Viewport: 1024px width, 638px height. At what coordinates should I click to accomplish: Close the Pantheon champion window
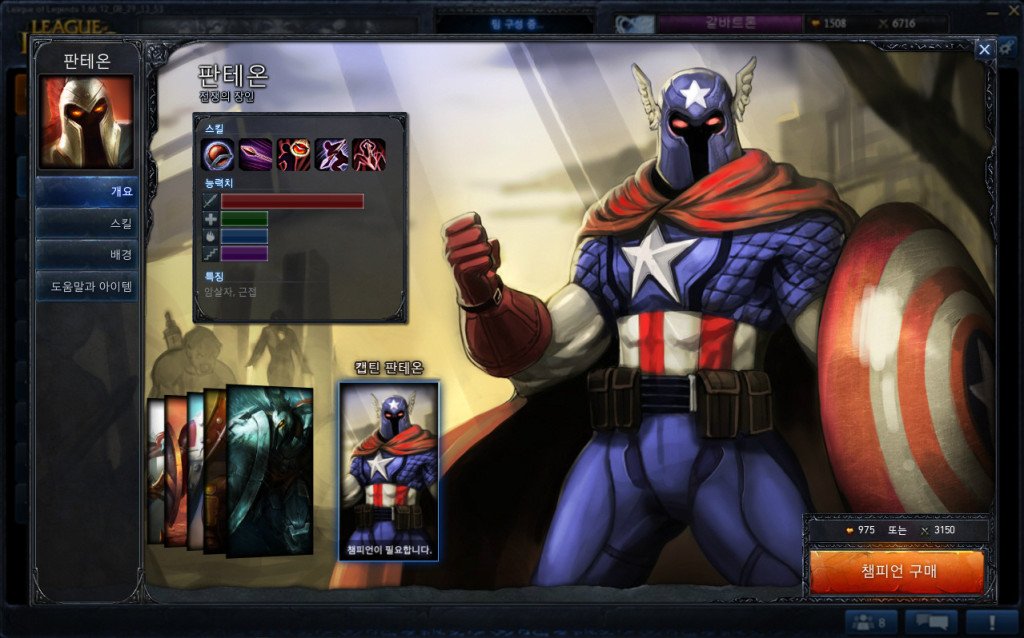pos(984,49)
